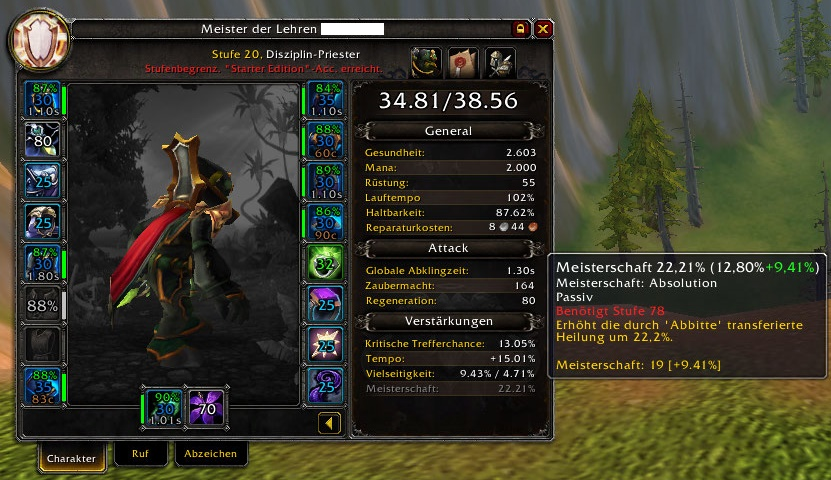This screenshot has width=831, height=480.
Task: Open the equipment manager helmet icon
Action: coord(500,62)
